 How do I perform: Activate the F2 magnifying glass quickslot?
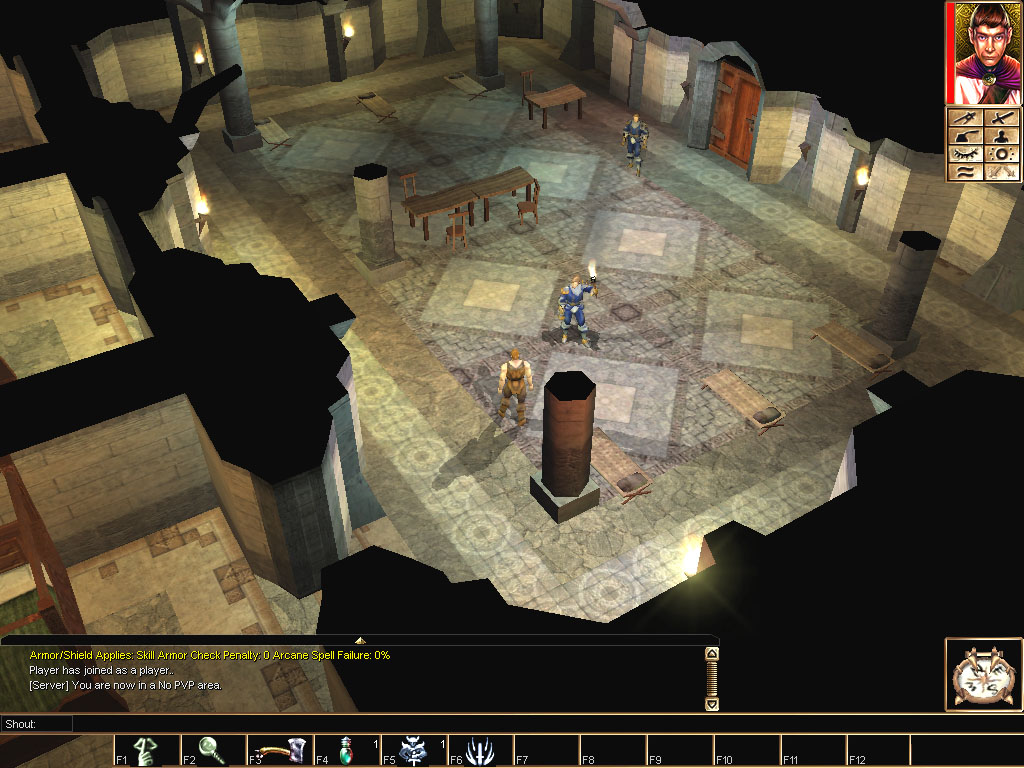pos(212,751)
